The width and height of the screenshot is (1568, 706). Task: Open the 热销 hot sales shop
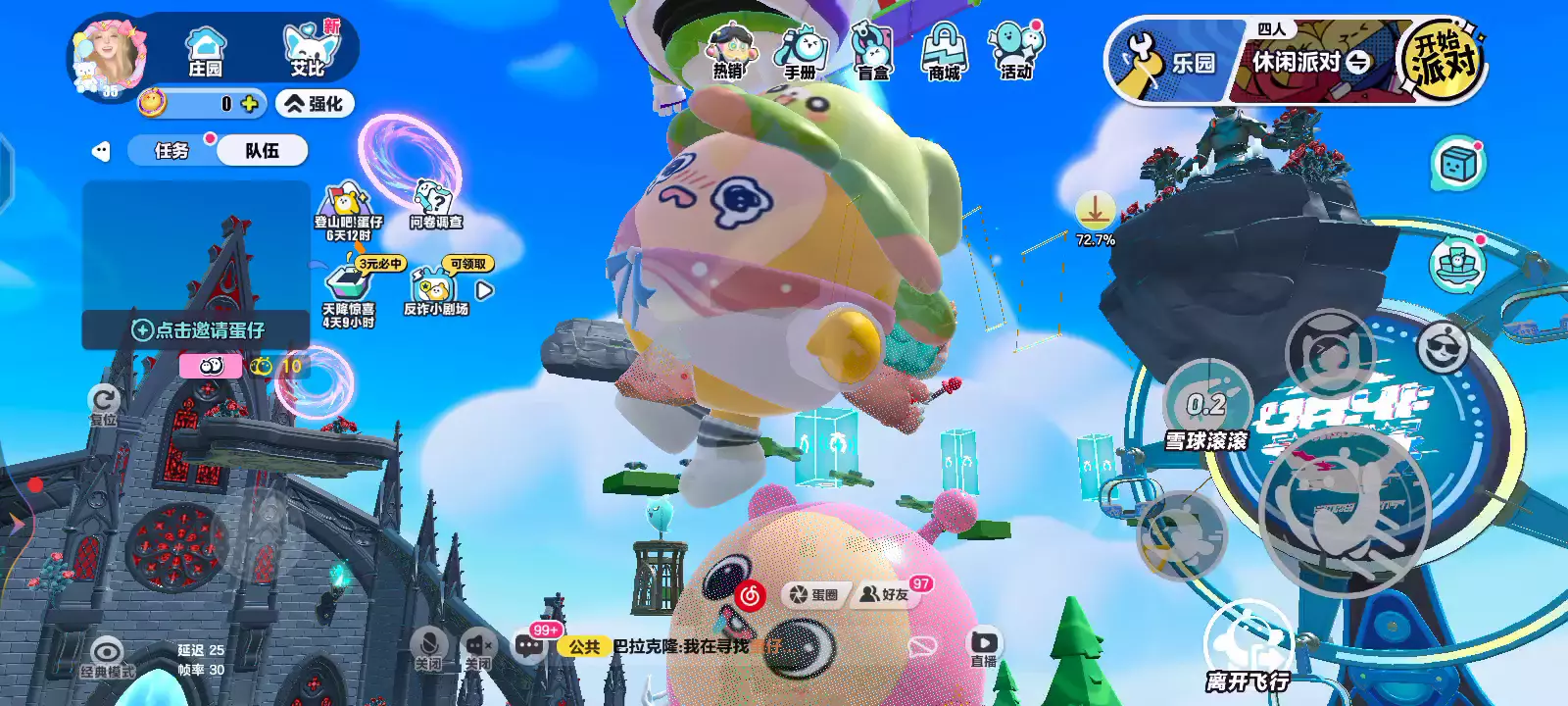(729, 52)
